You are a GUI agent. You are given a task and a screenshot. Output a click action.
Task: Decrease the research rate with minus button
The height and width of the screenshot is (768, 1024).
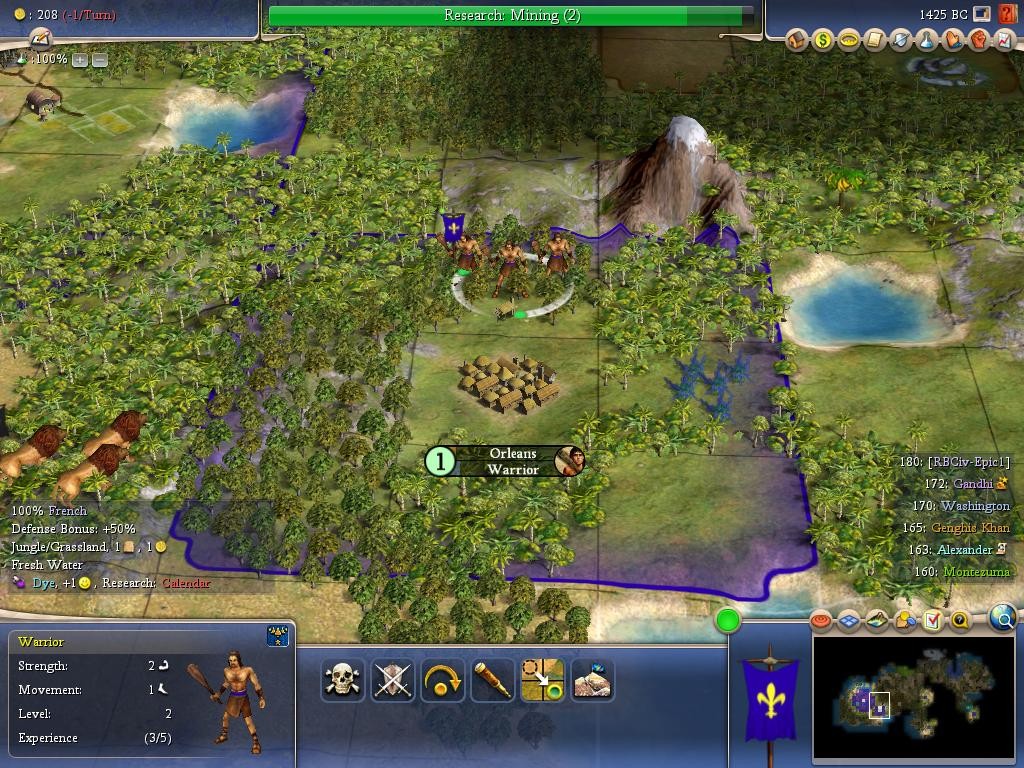pos(100,60)
